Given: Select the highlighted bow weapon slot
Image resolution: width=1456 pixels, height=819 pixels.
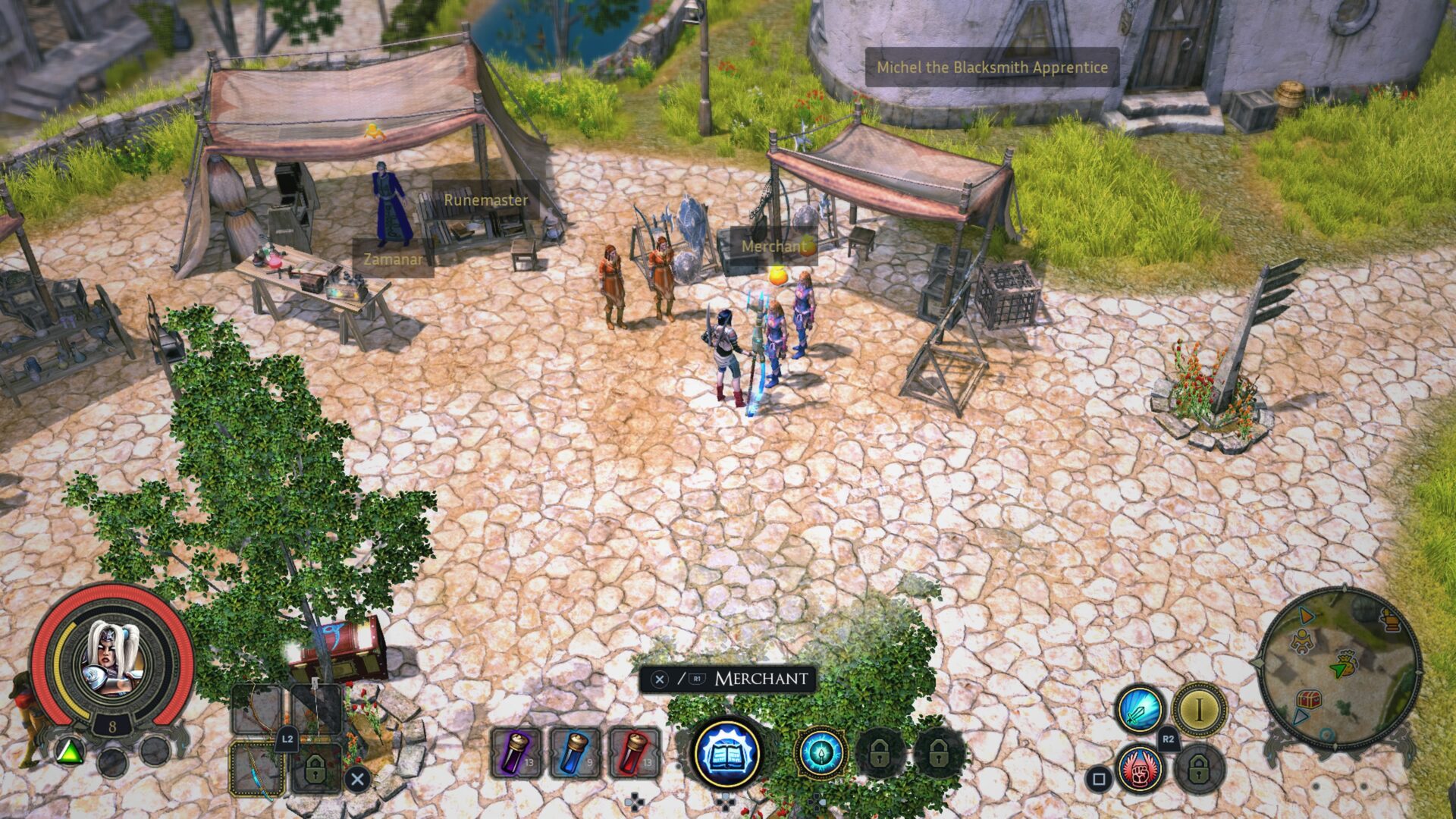Looking at the screenshot, I should tap(257, 769).
